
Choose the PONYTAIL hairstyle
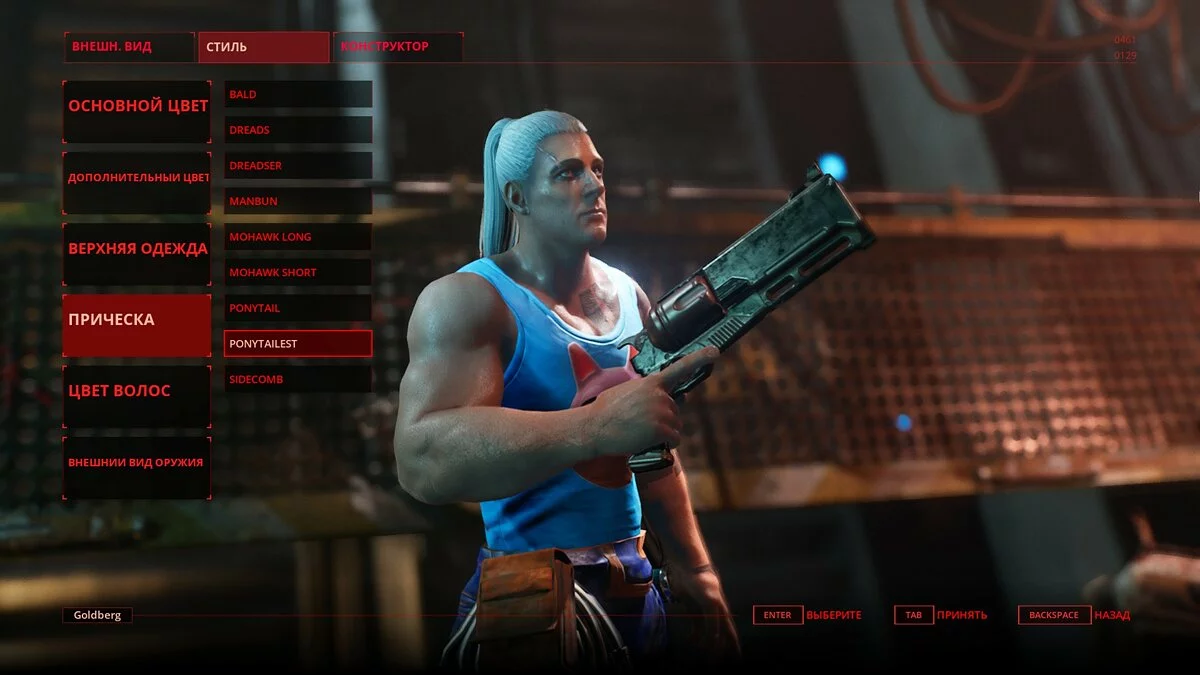click(298, 308)
